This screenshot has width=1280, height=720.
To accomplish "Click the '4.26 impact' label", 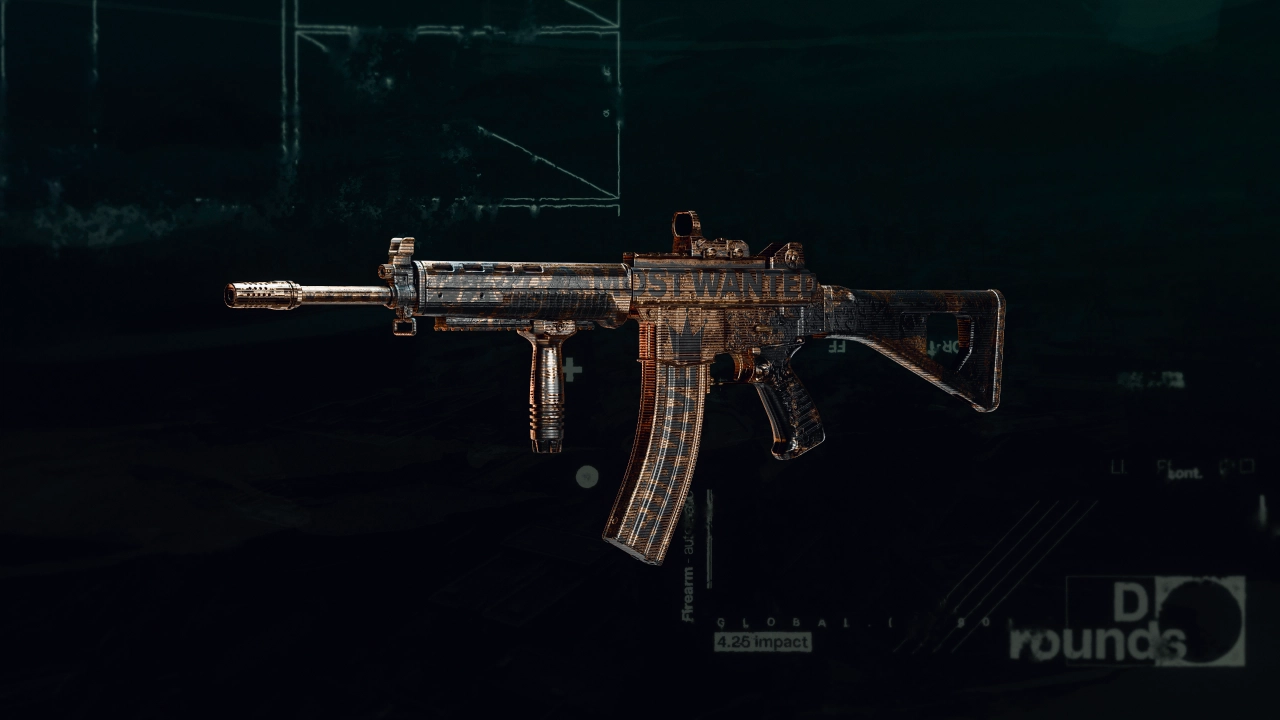I will [762, 641].
